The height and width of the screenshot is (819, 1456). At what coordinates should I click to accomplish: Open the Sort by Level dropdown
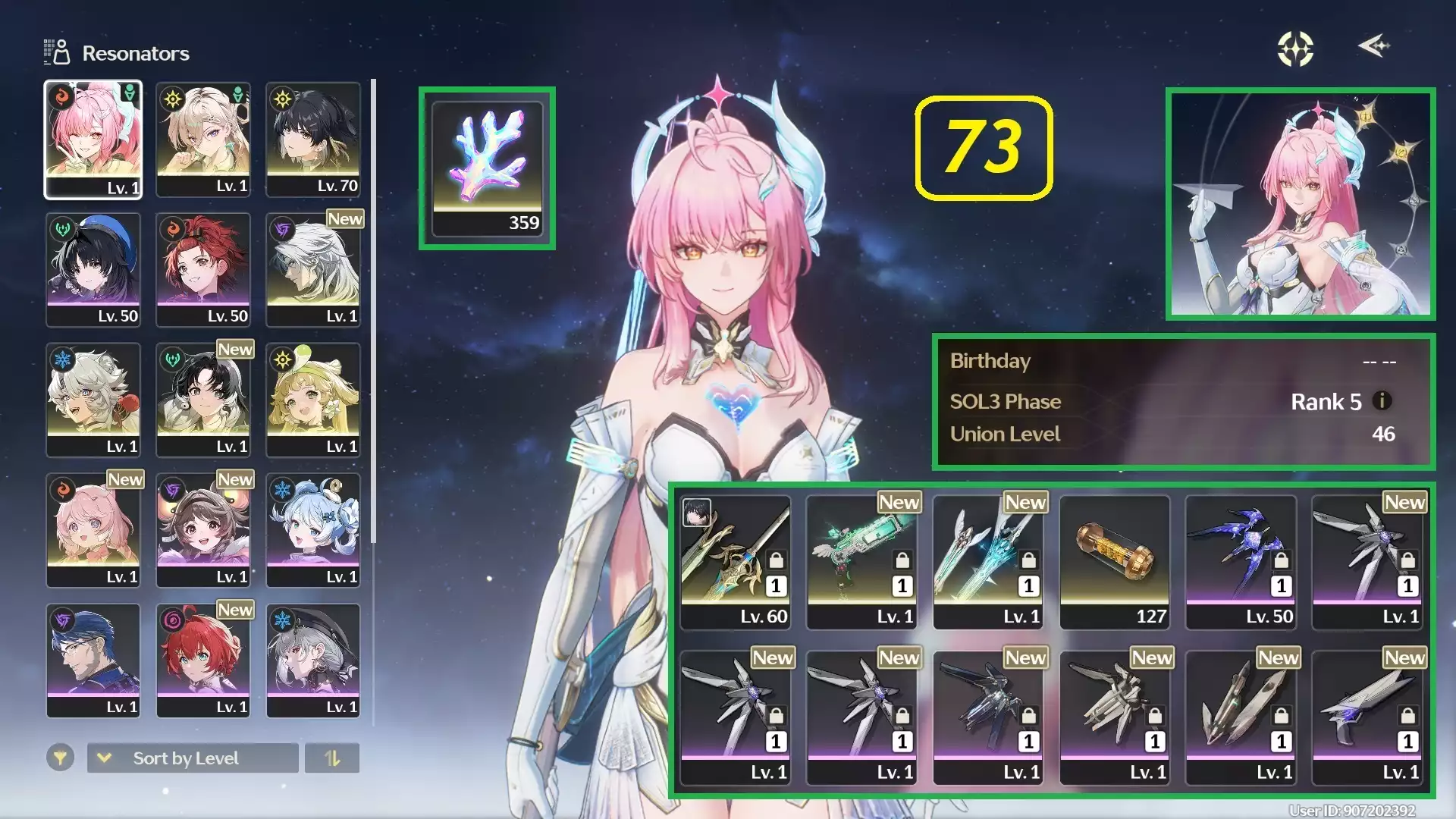click(x=193, y=758)
